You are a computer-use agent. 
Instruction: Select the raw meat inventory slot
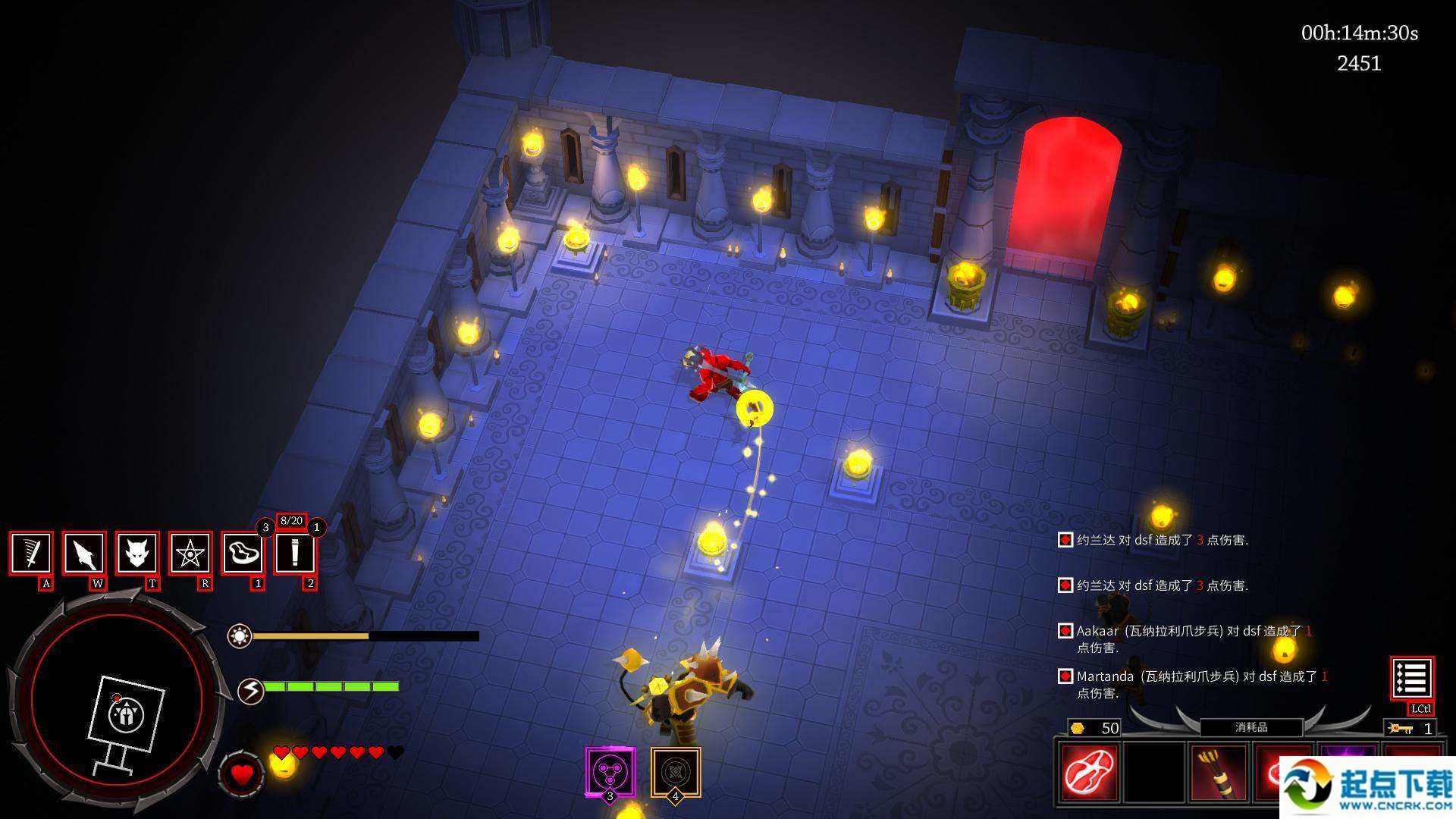[x=1090, y=773]
